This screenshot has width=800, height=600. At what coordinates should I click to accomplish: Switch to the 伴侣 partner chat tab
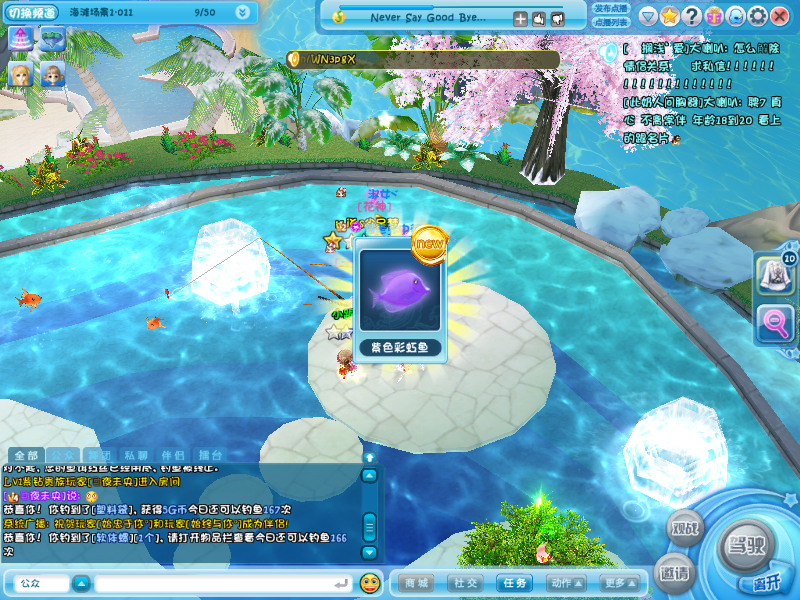(x=173, y=455)
